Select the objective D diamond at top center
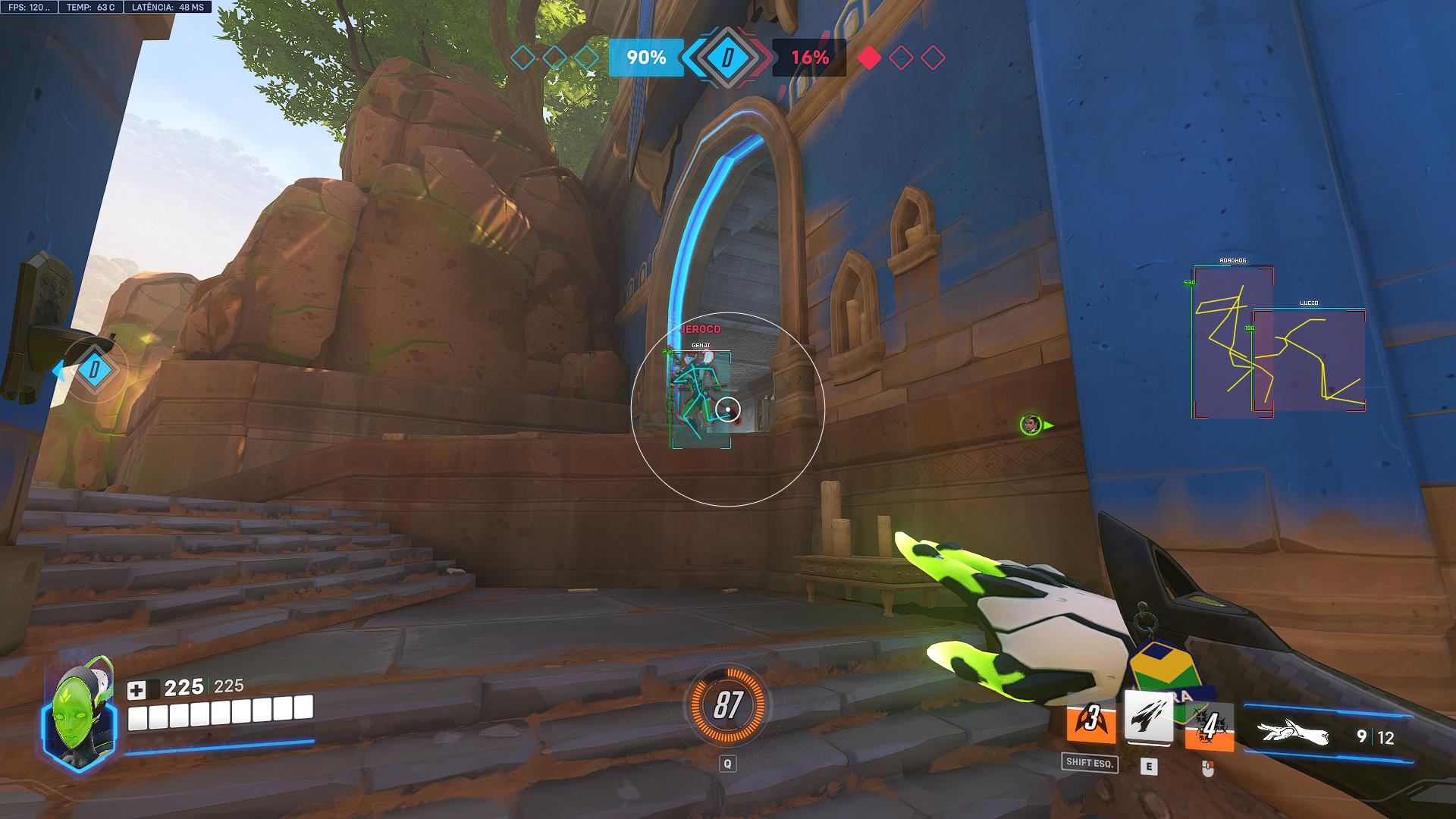Viewport: 1456px width, 819px height. [727, 58]
